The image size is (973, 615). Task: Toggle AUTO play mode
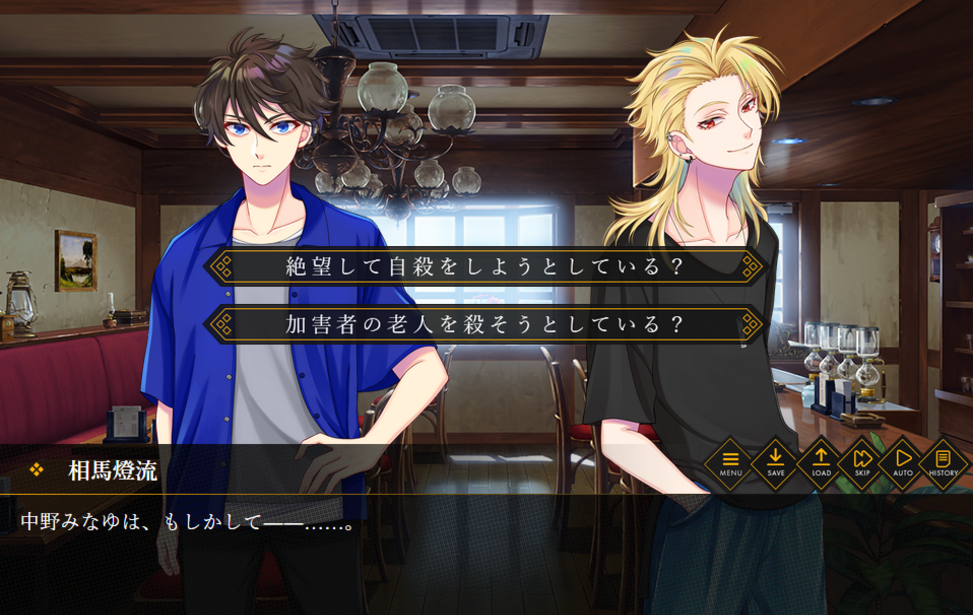click(x=903, y=462)
